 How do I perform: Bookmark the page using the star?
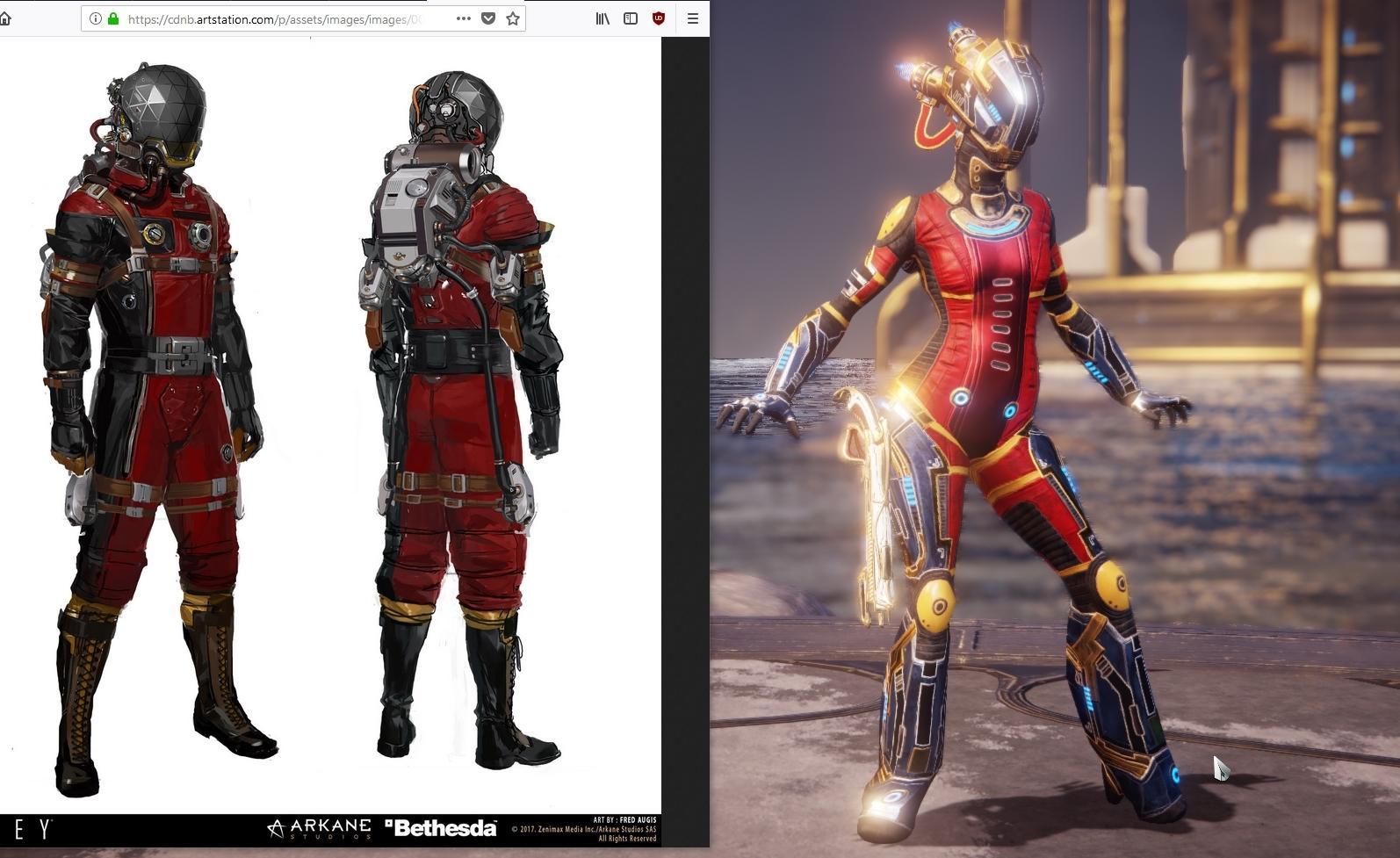(x=513, y=18)
